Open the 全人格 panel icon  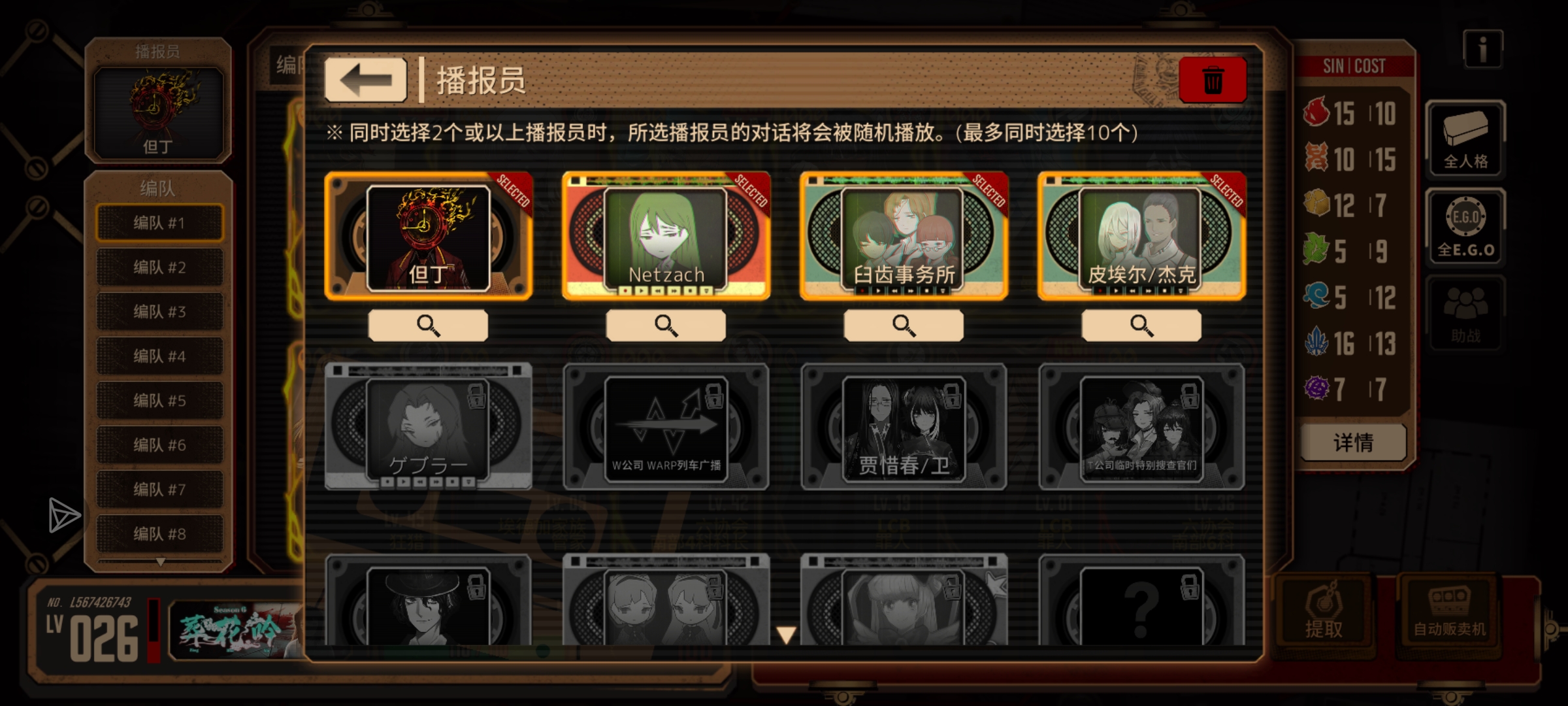tap(1465, 139)
